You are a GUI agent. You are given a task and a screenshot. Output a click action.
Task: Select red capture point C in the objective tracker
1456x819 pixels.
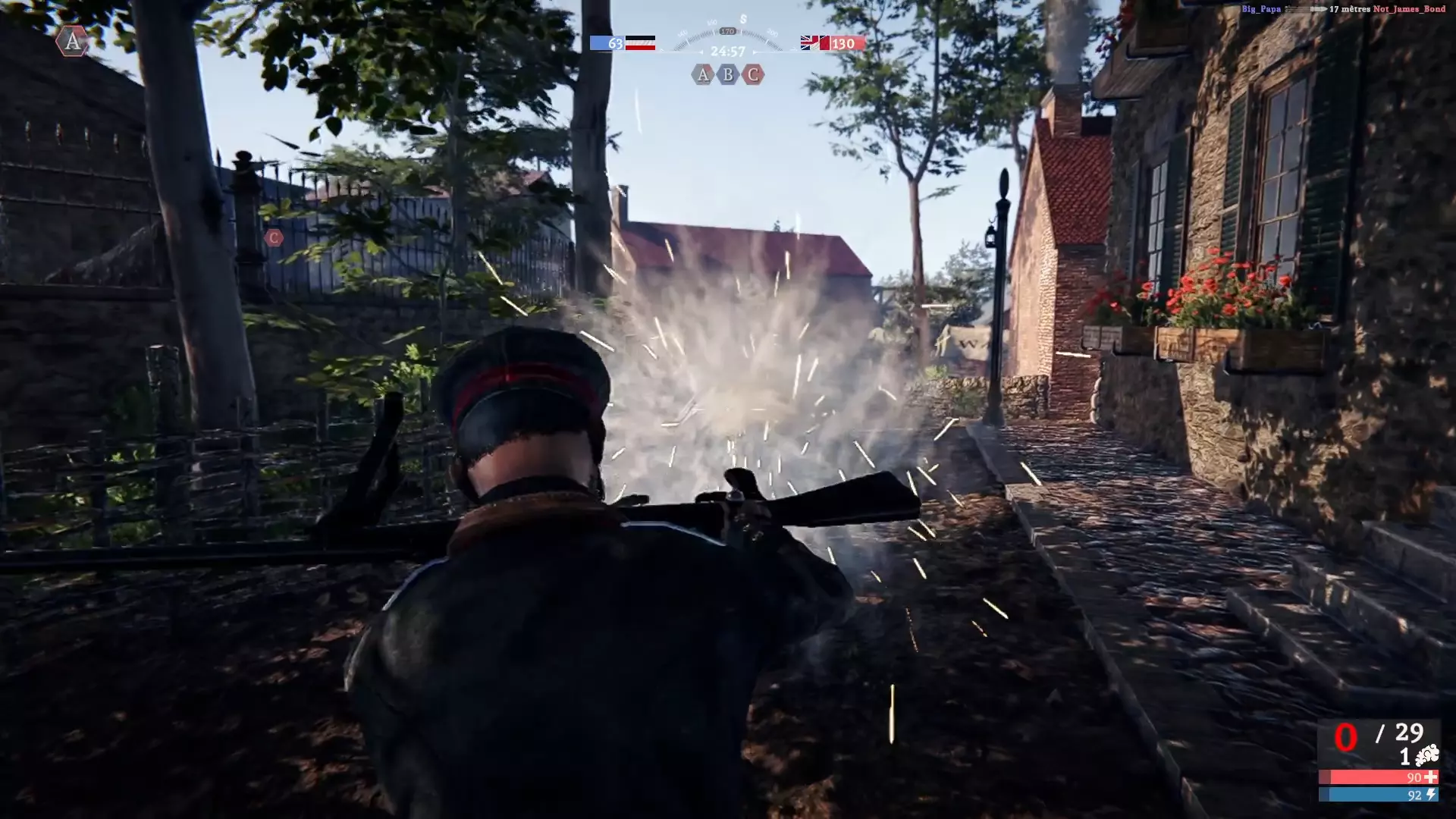pos(753,74)
